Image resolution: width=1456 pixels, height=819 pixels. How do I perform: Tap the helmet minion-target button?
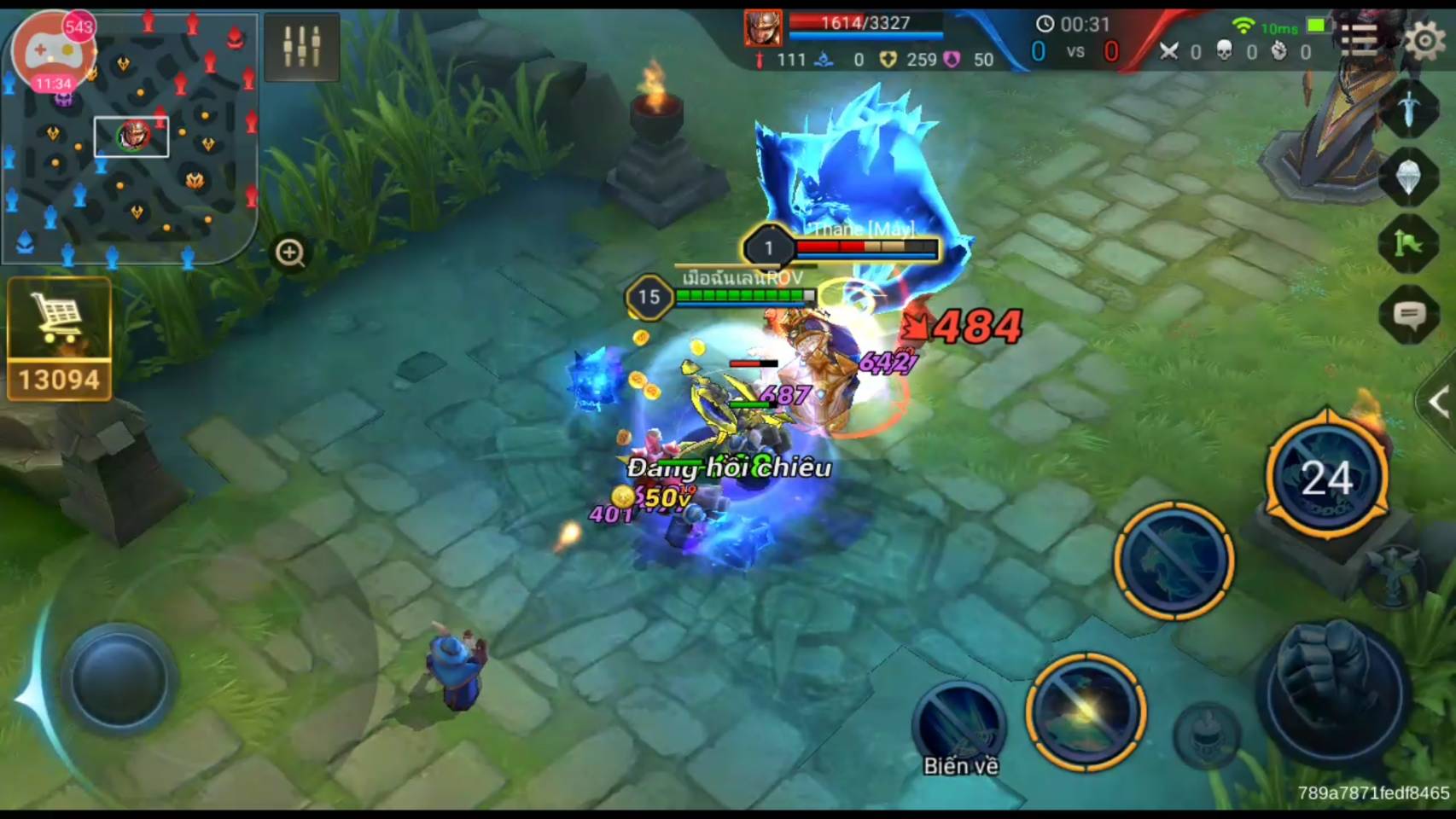point(1206,732)
